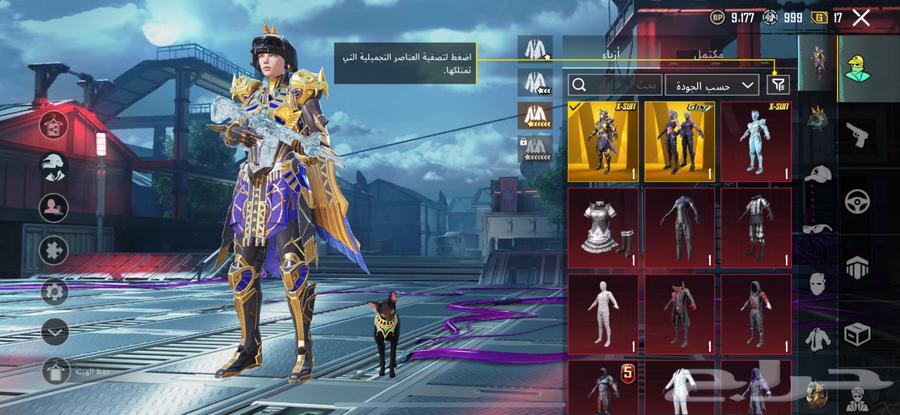Viewport: 900px width, 415px height.
Task: Open the vehicle skins steering wheel category
Action: tap(857, 202)
